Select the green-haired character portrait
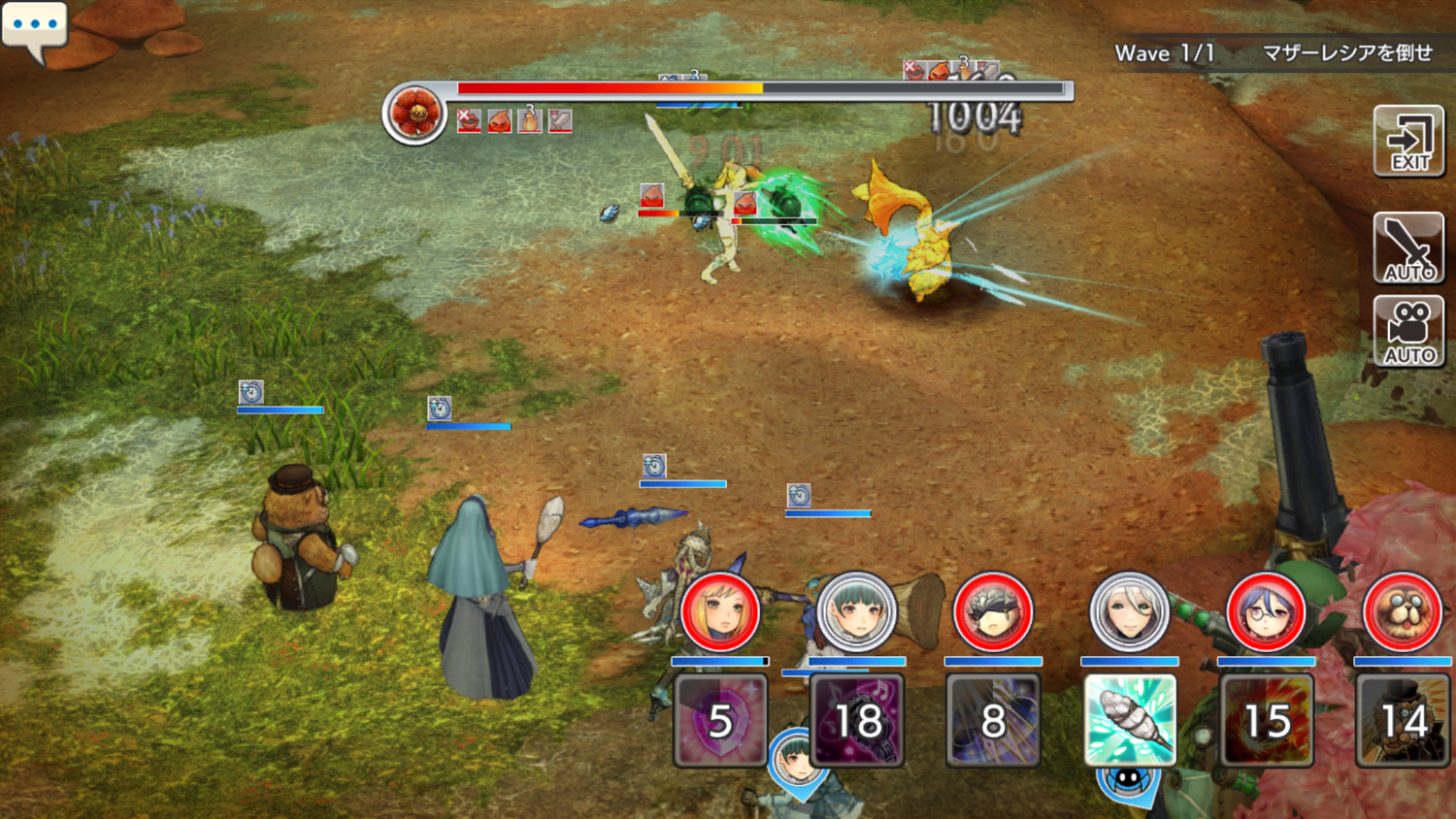 pos(856,612)
